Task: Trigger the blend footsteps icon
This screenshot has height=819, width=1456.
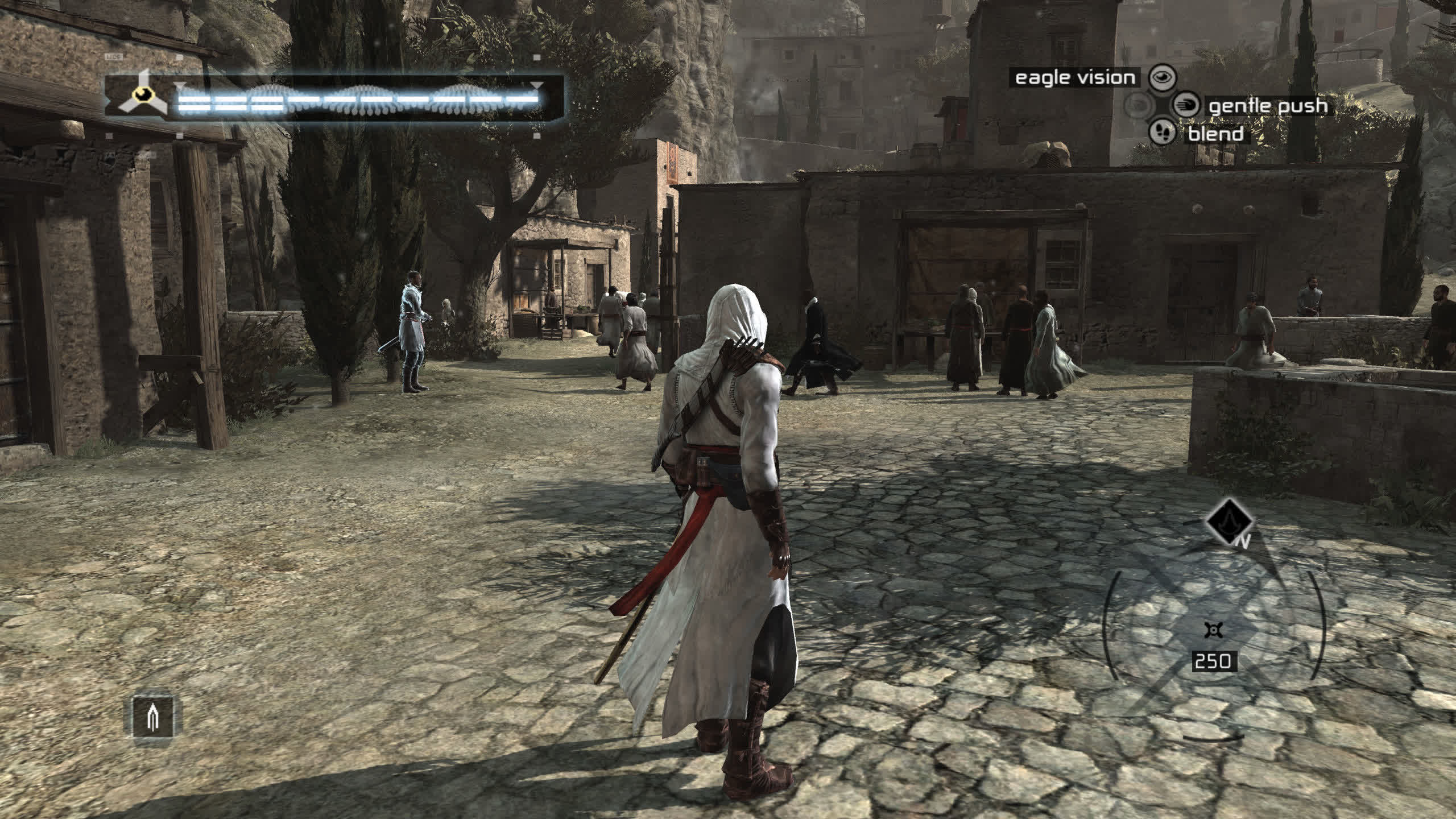Action: 1162,133
